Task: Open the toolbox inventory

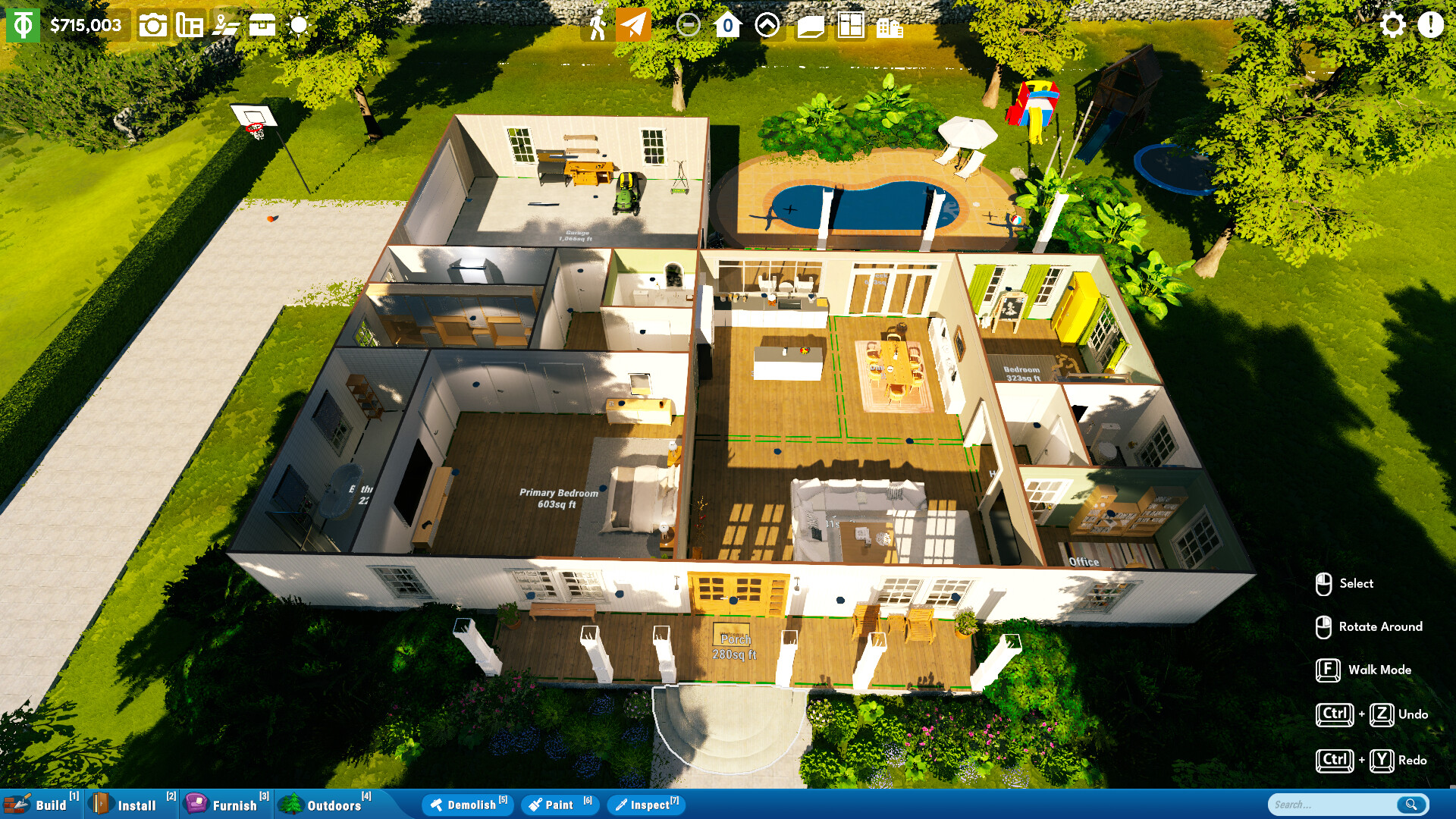Action: tap(262, 25)
